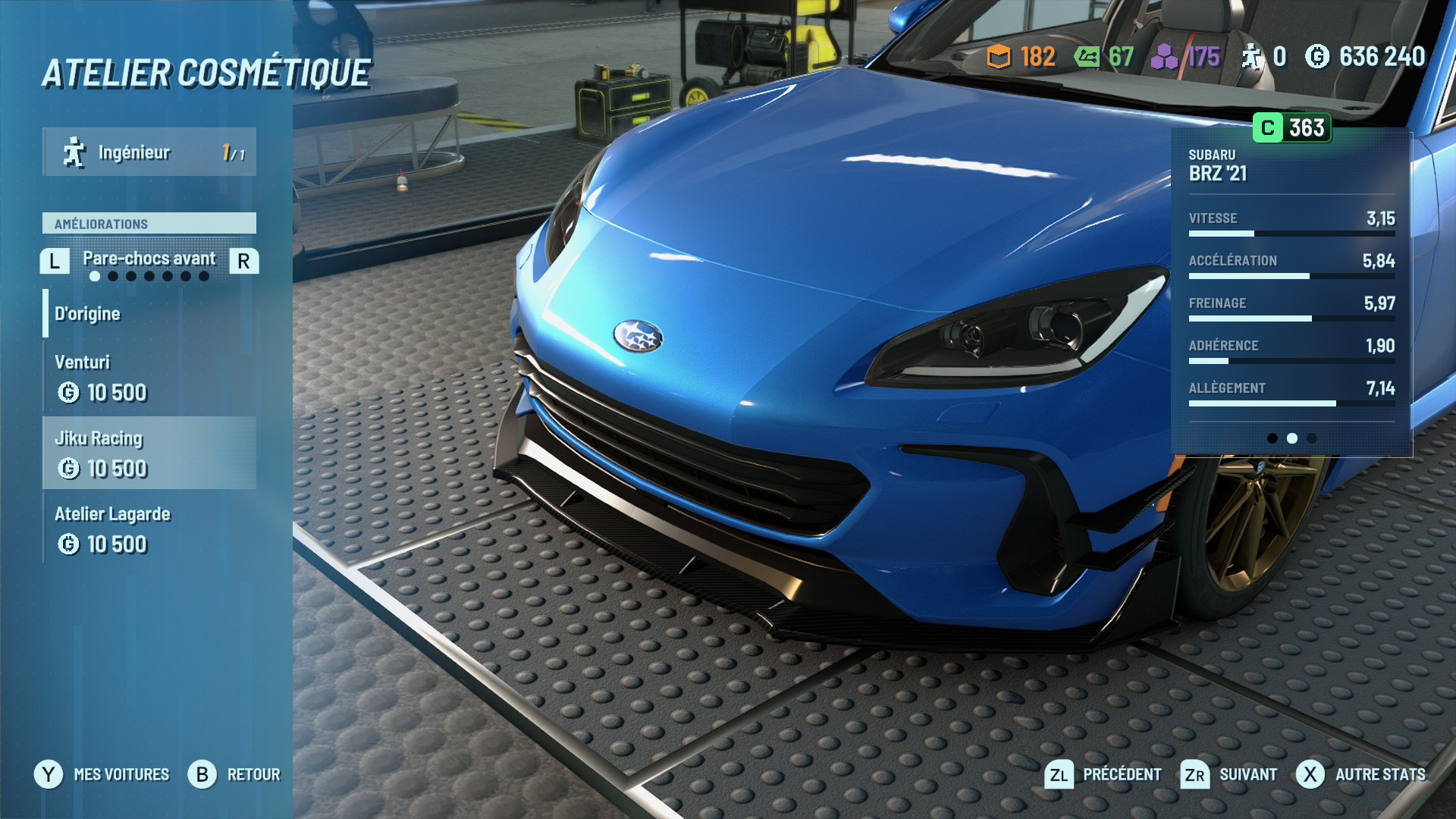Go to the Suivant section
The image size is (1456, 819).
click(x=1229, y=774)
